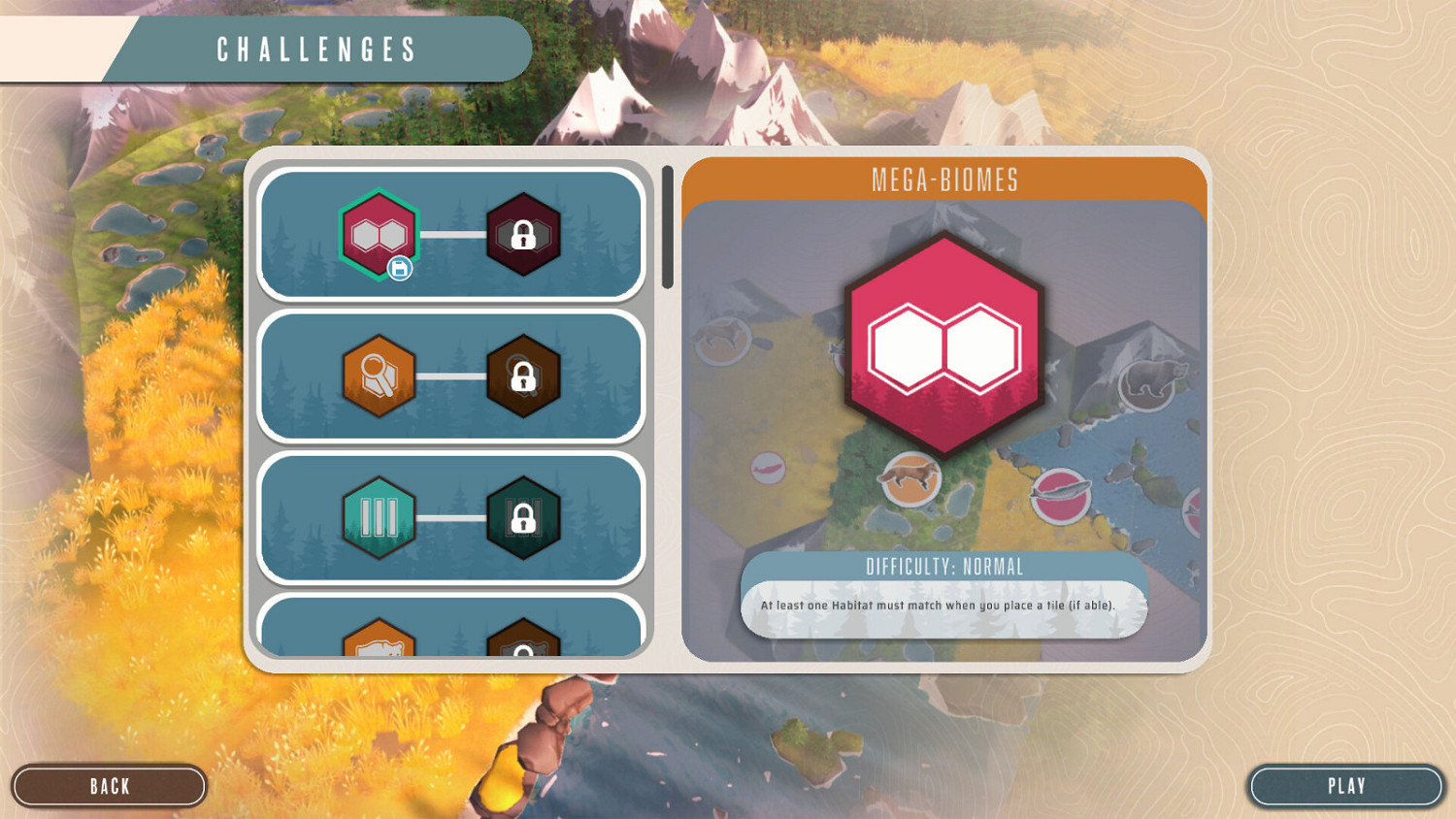Click the DIFFICULTY: NORMAL banner
The height and width of the screenshot is (819, 1456).
[944, 567]
